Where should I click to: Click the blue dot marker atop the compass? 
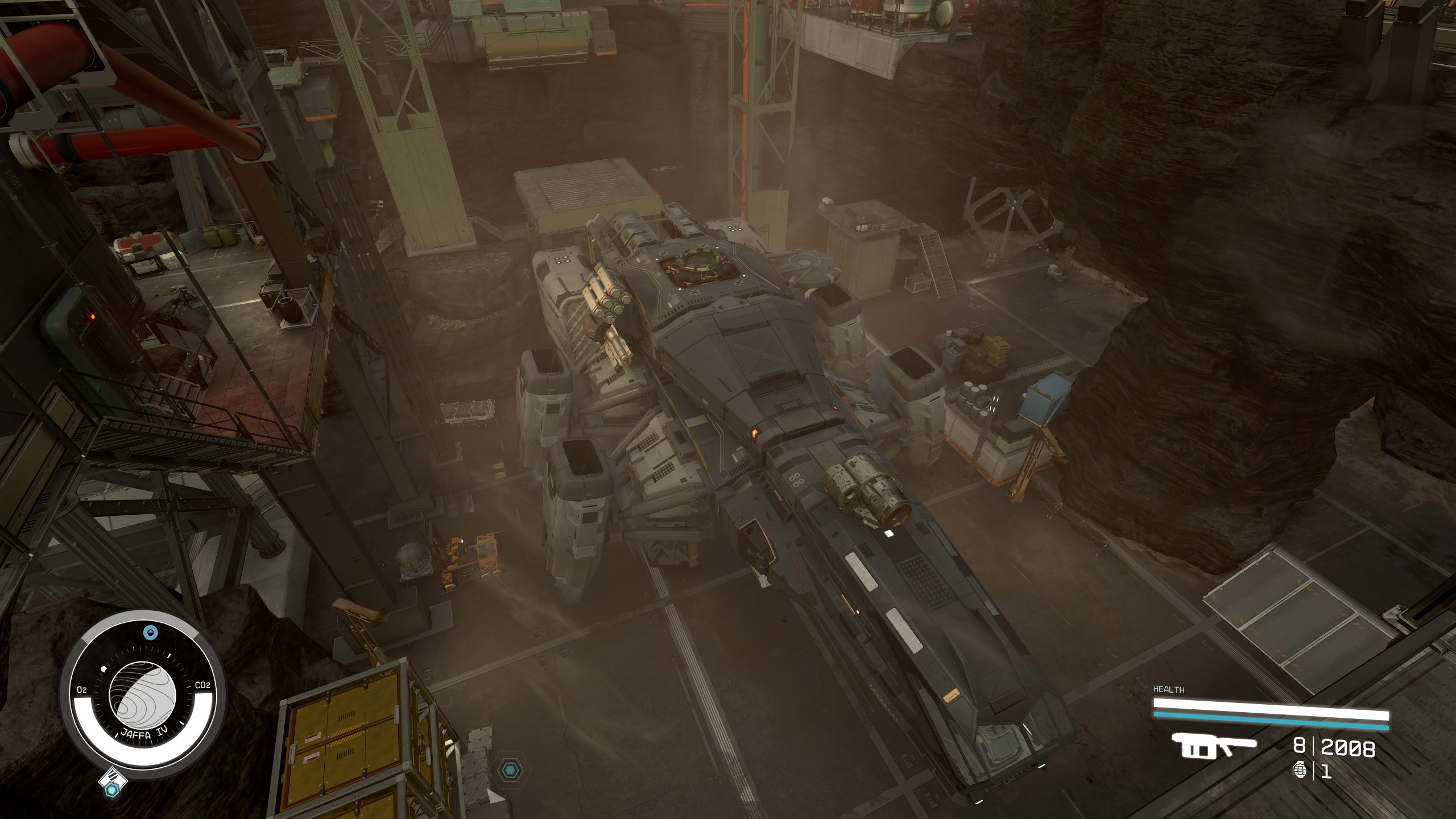pos(150,632)
